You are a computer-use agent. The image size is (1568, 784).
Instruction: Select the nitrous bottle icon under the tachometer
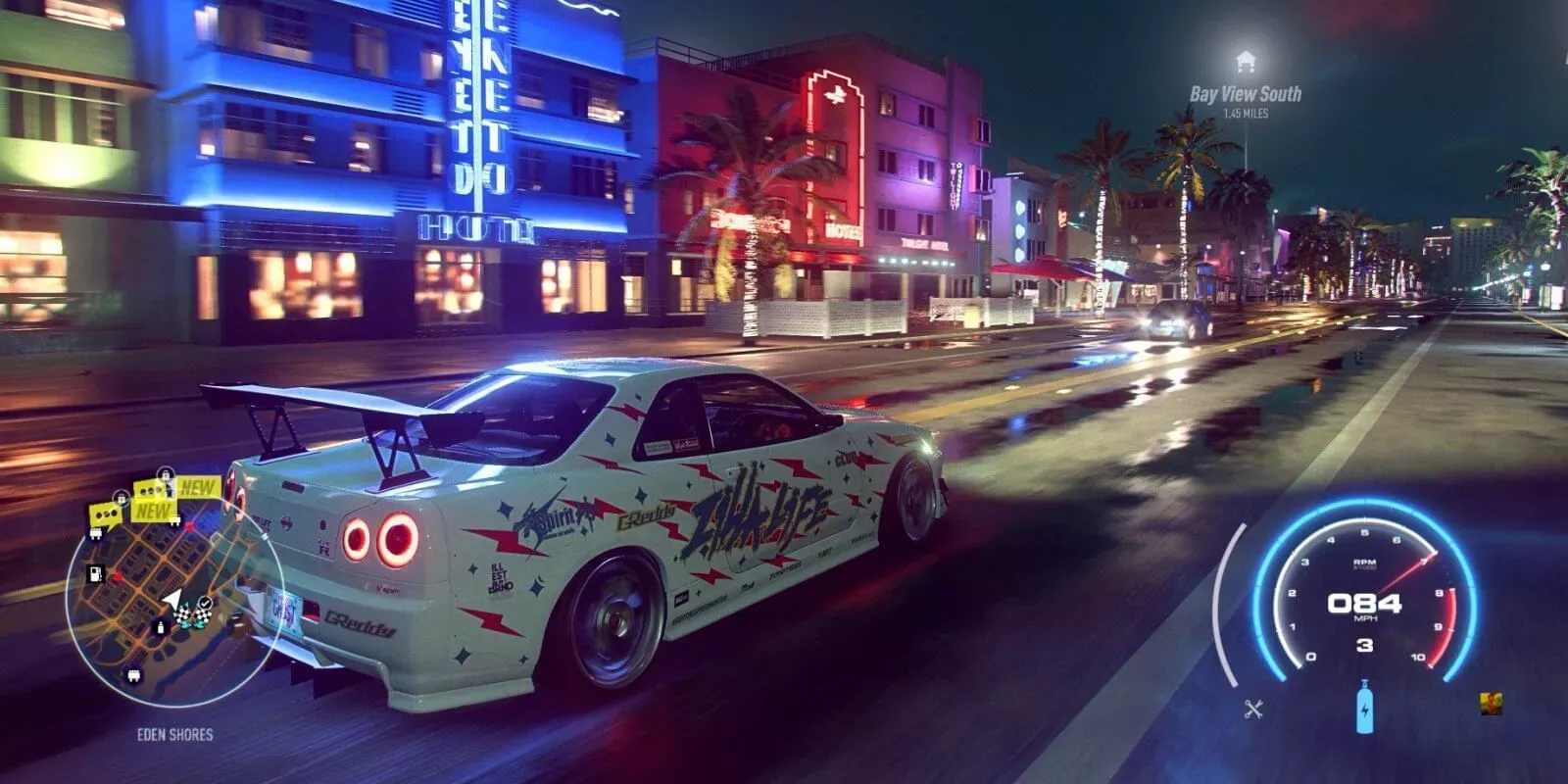pyautogui.click(x=1365, y=706)
